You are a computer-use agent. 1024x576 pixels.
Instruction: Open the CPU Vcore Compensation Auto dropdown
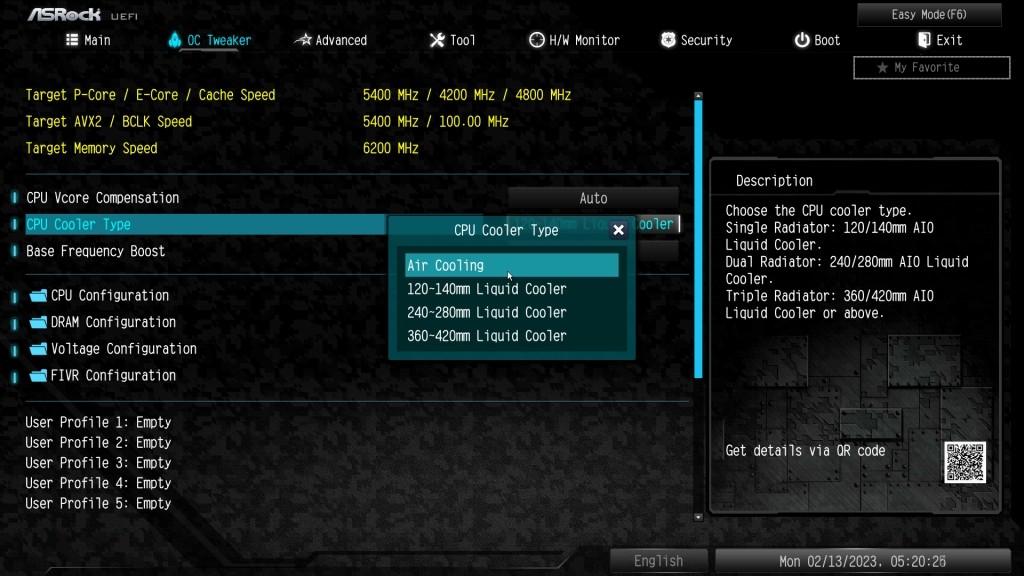[x=593, y=198]
